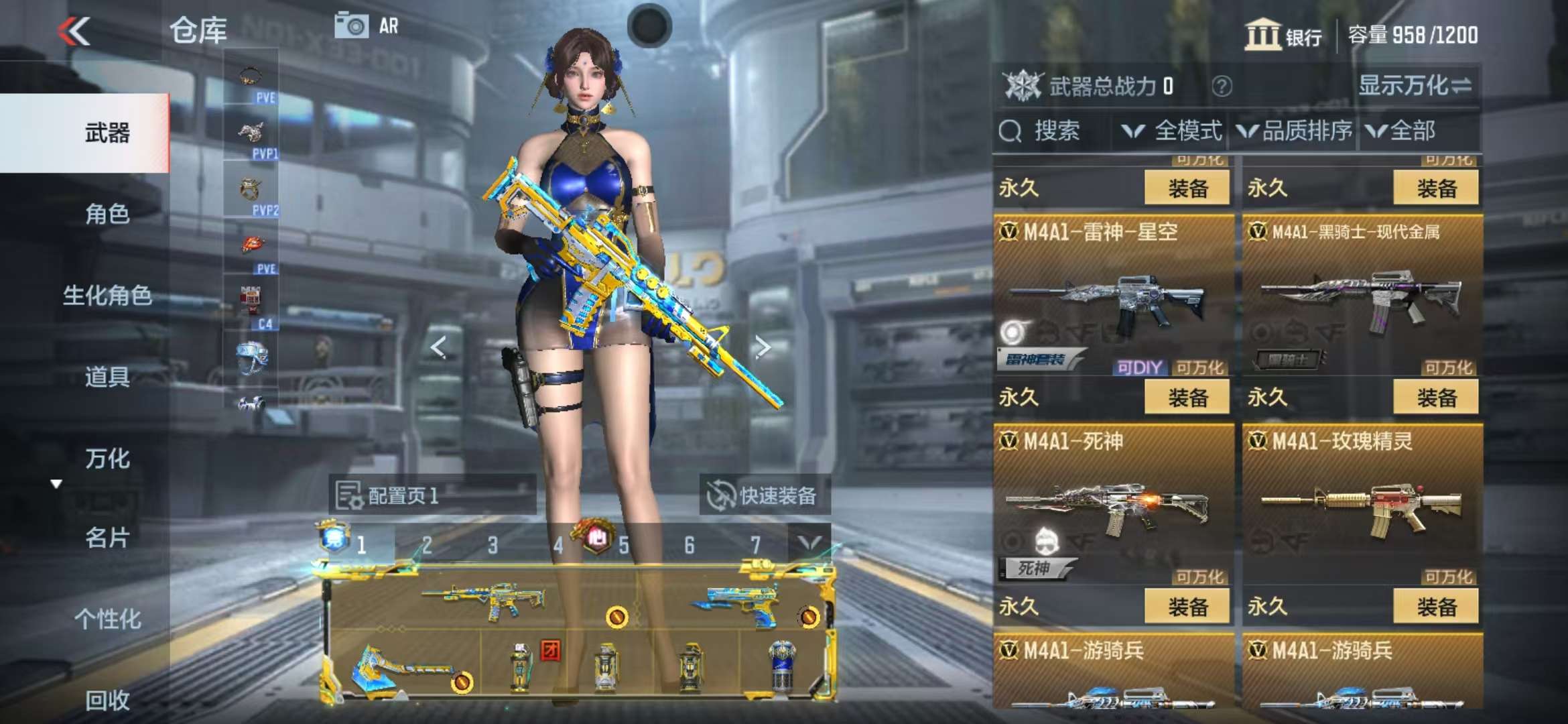This screenshot has width=1568, height=724.
Task: Switch to the 角色 category
Action: (107, 214)
